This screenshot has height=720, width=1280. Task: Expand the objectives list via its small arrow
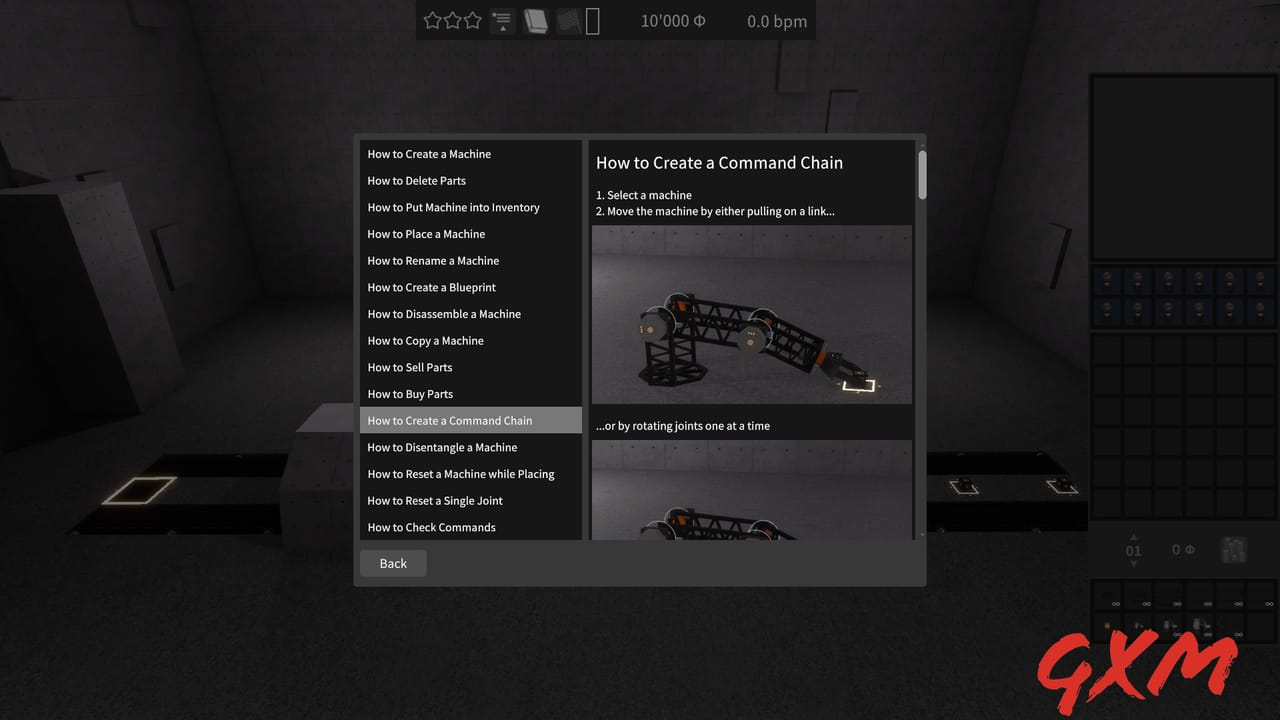click(502, 31)
